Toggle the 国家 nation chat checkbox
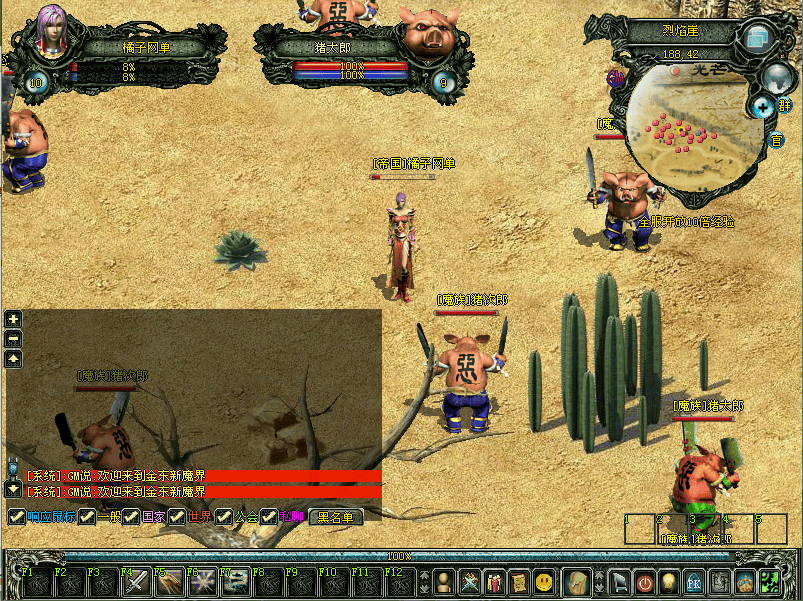The width and height of the screenshot is (803, 601). click(x=132, y=517)
